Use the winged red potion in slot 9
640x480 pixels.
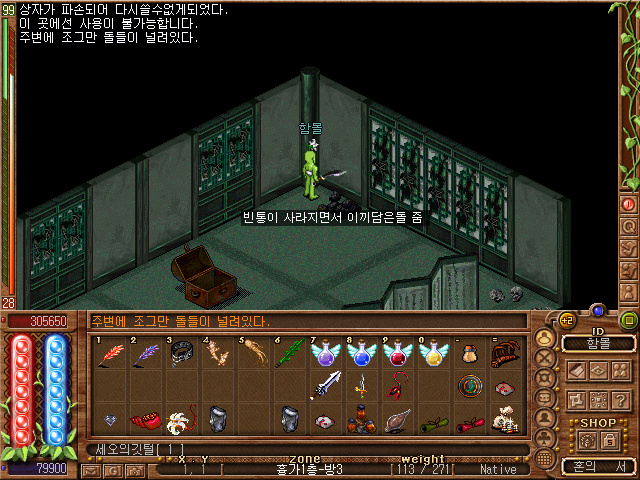[x=397, y=353]
